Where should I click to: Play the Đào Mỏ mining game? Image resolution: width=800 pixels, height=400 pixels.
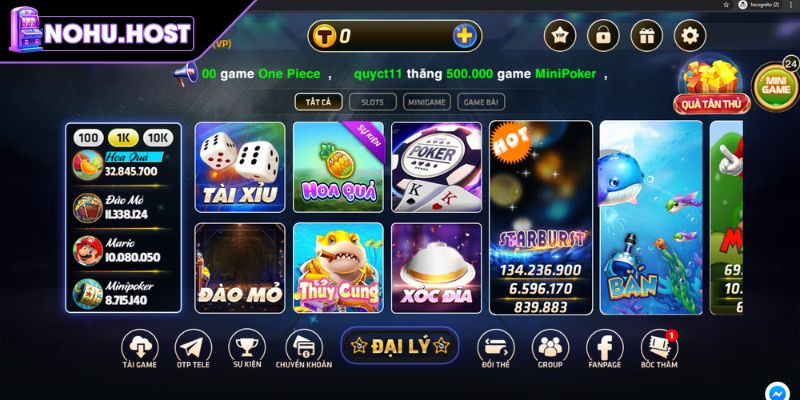[x=239, y=267]
